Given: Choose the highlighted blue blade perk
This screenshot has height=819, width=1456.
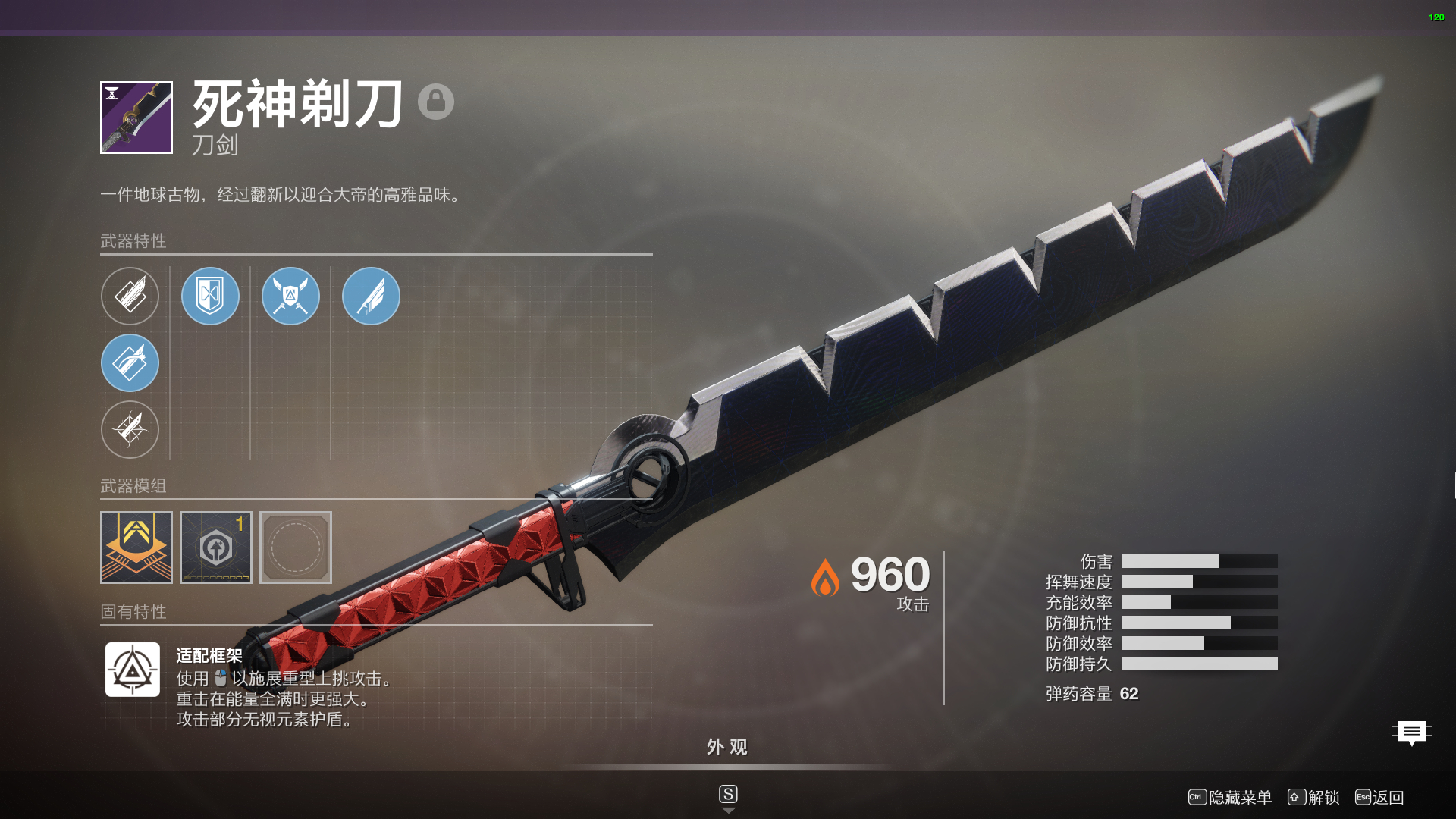Looking at the screenshot, I should tap(130, 362).
